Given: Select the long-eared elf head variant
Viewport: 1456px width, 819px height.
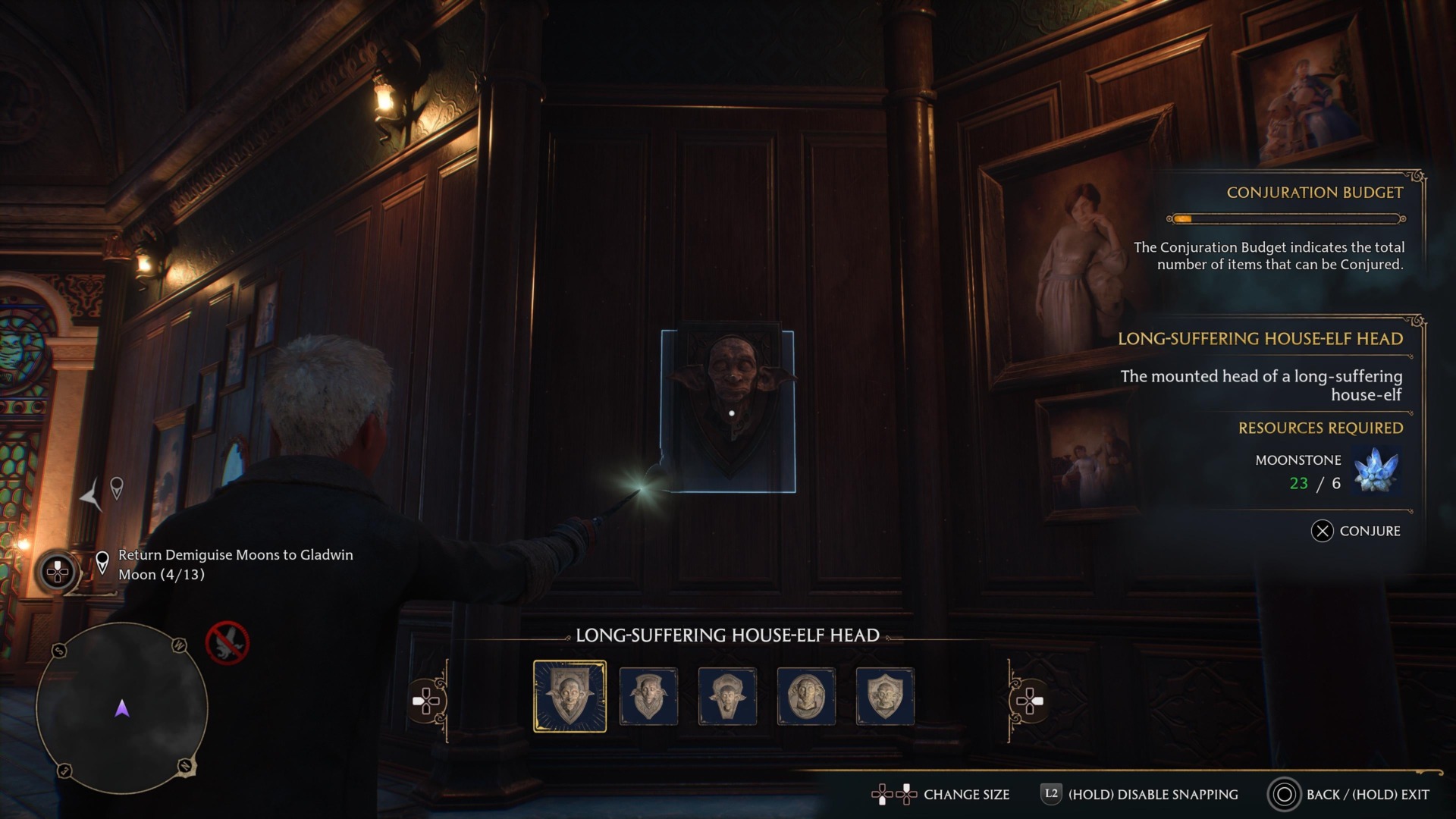Looking at the screenshot, I should tap(728, 695).
